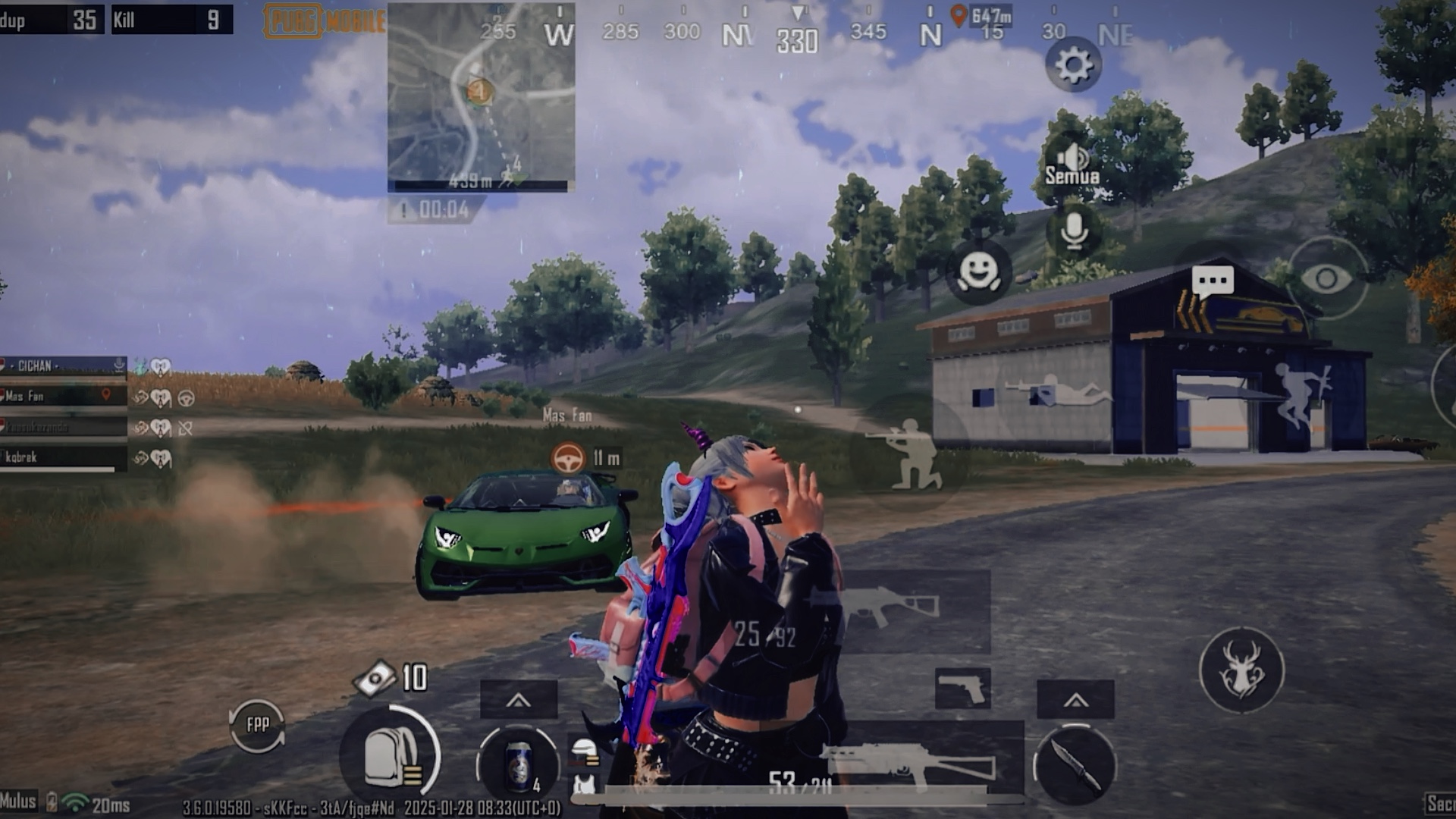Open the settings gear icon
The image size is (1456, 819).
coord(1072,65)
